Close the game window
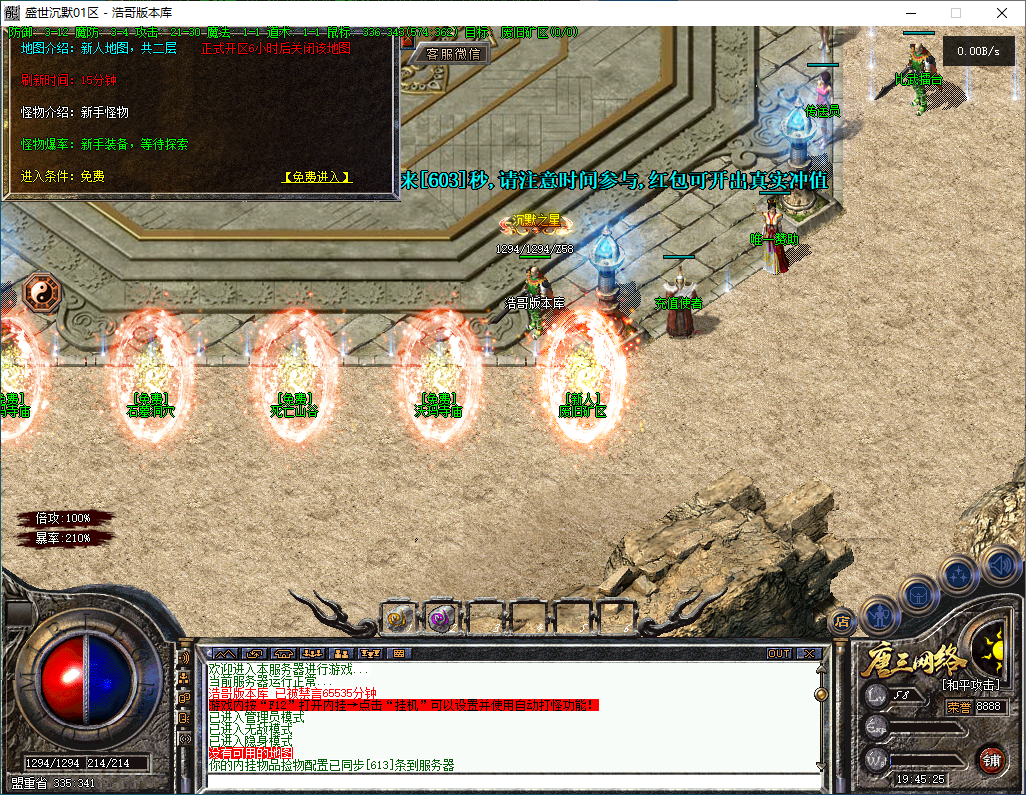This screenshot has width=1026, height=795. point(1001,13)
